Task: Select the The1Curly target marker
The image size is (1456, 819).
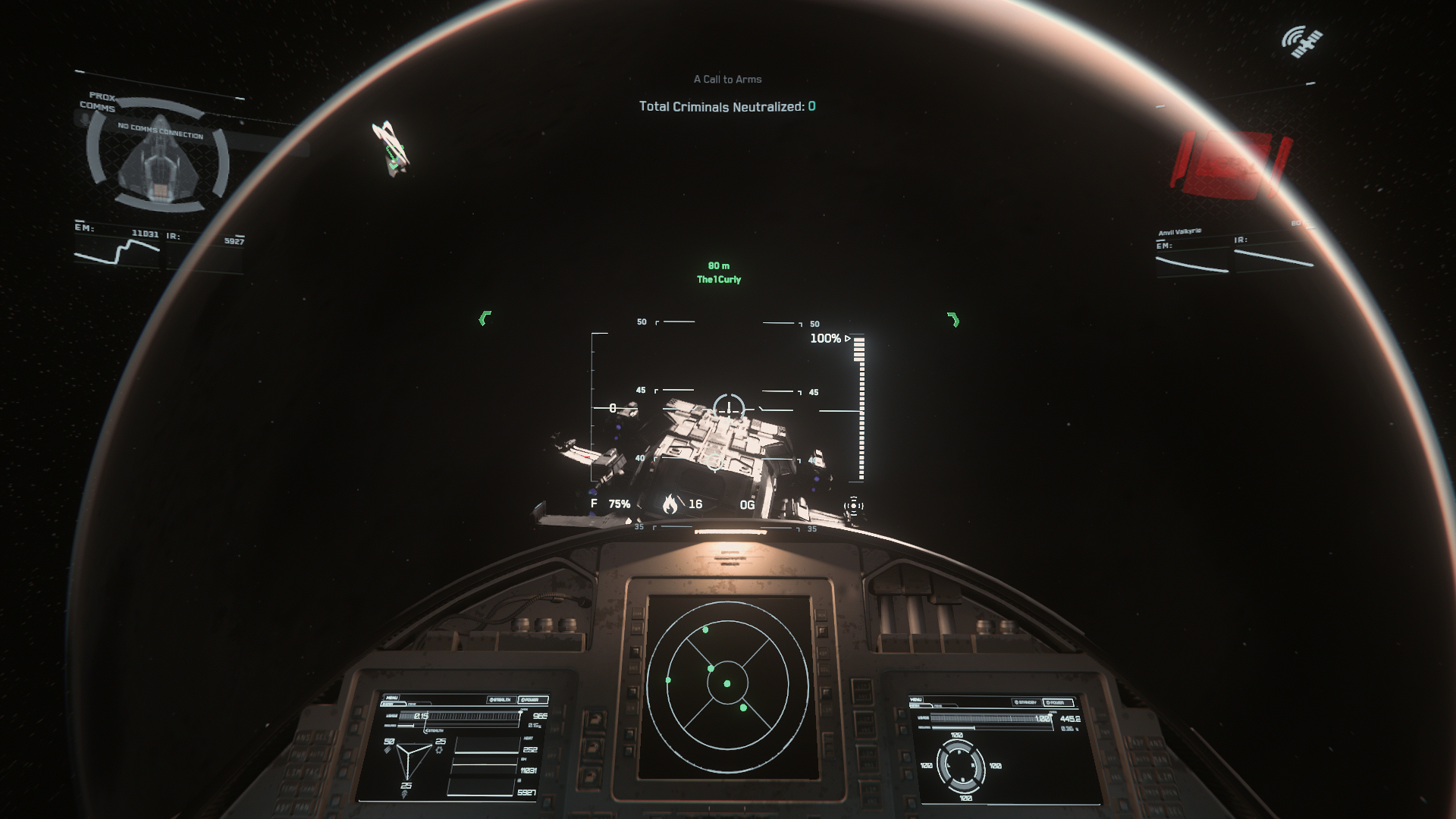Action: pos(718,280)
